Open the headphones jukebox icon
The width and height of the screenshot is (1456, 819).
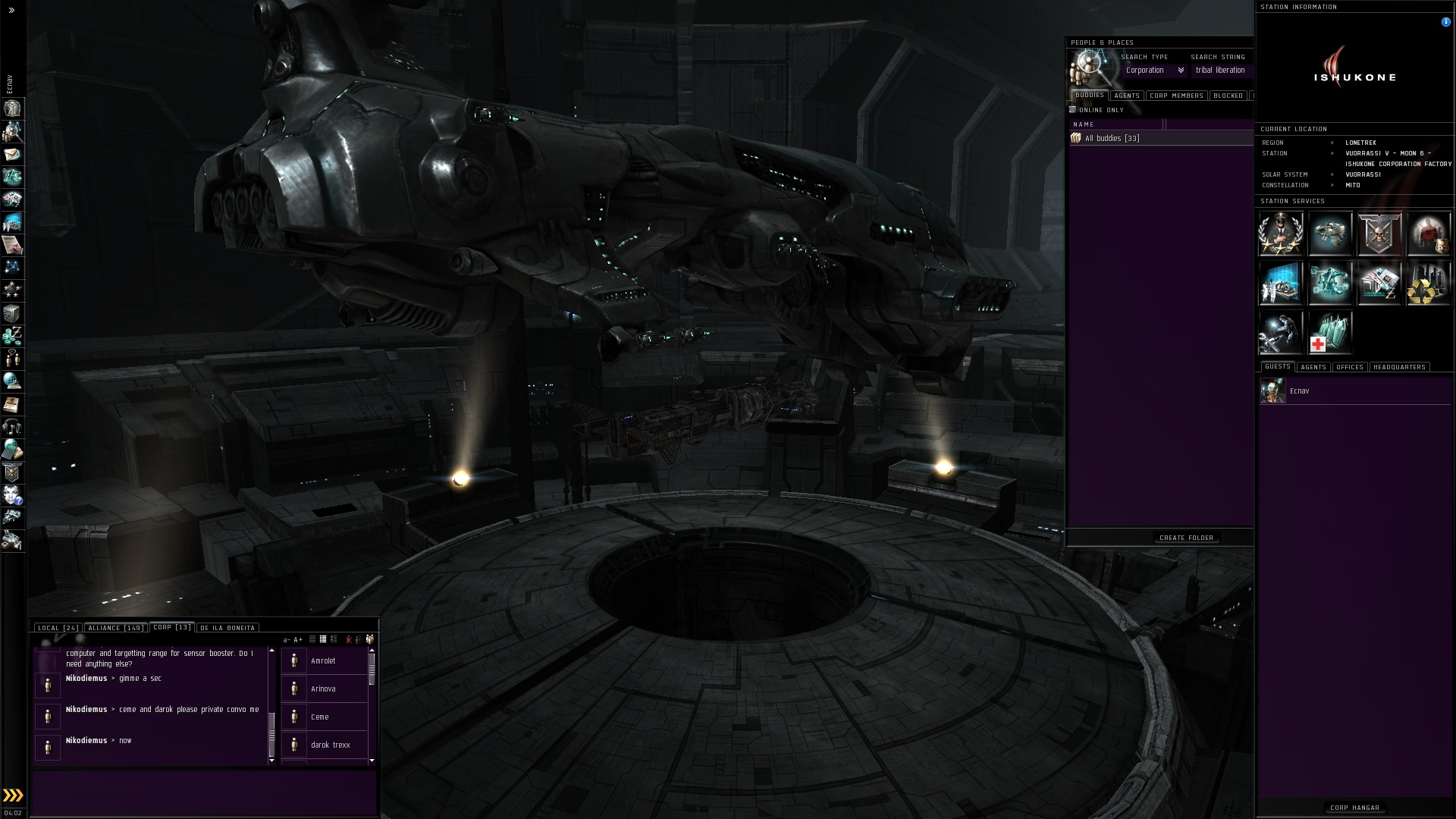12,426
